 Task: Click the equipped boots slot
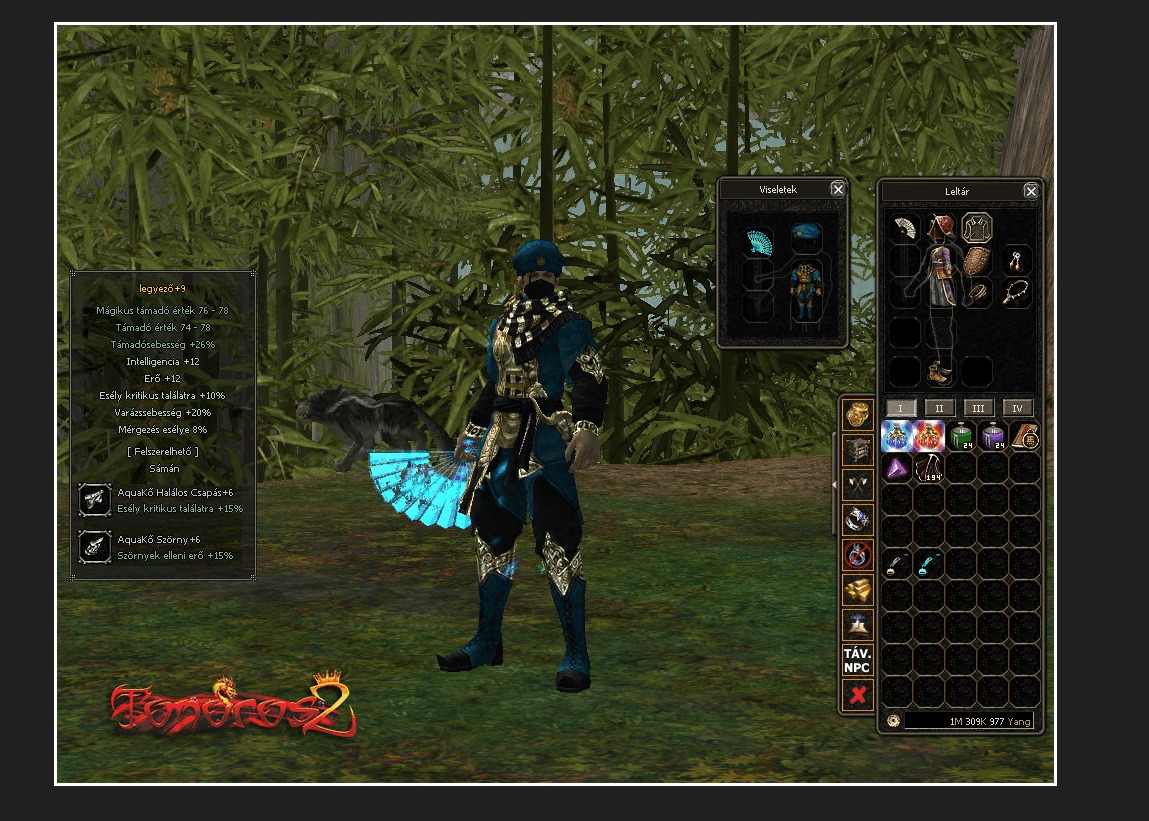coord(940,371)
